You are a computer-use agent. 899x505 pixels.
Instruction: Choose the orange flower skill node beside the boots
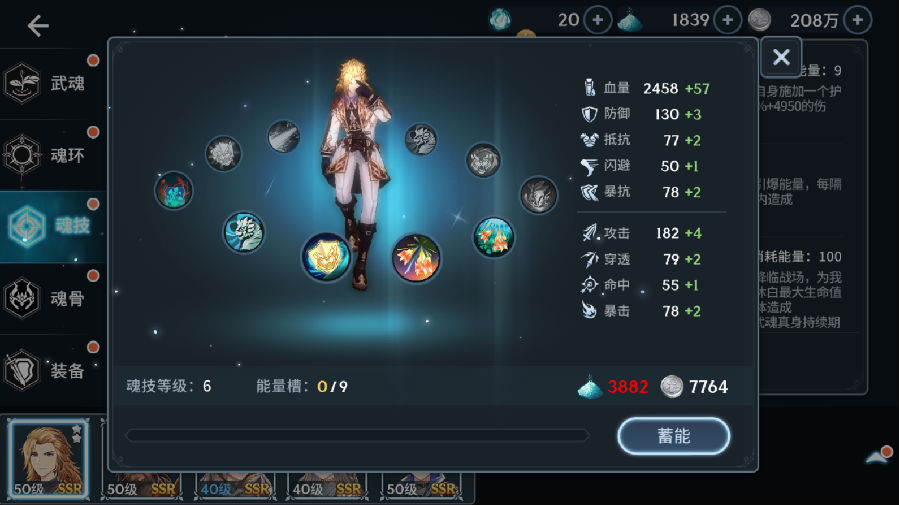(x=416, y=258)
